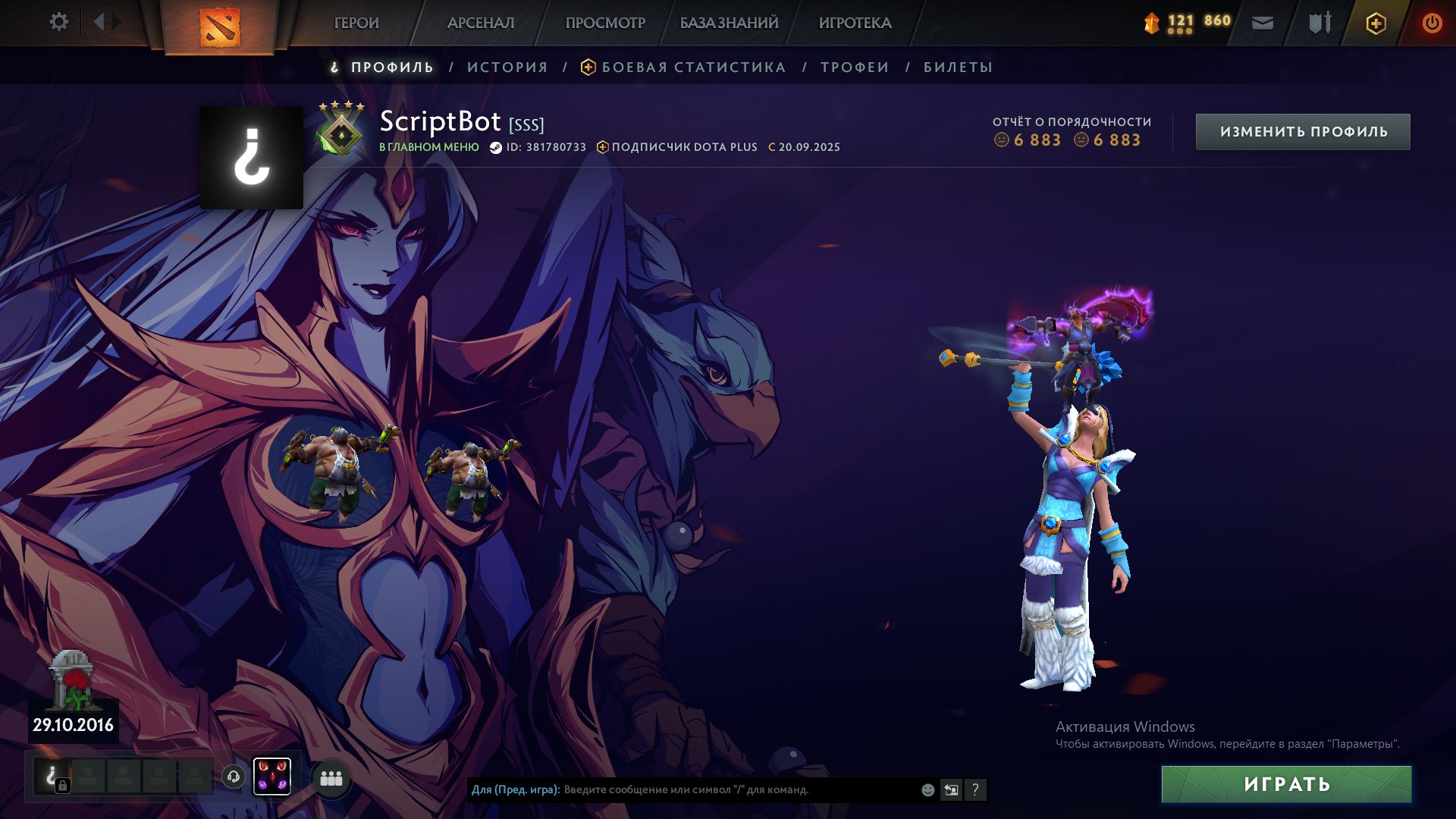
Task: Switch to the ИСТОРИЯ tab
Action: point(507,67)
